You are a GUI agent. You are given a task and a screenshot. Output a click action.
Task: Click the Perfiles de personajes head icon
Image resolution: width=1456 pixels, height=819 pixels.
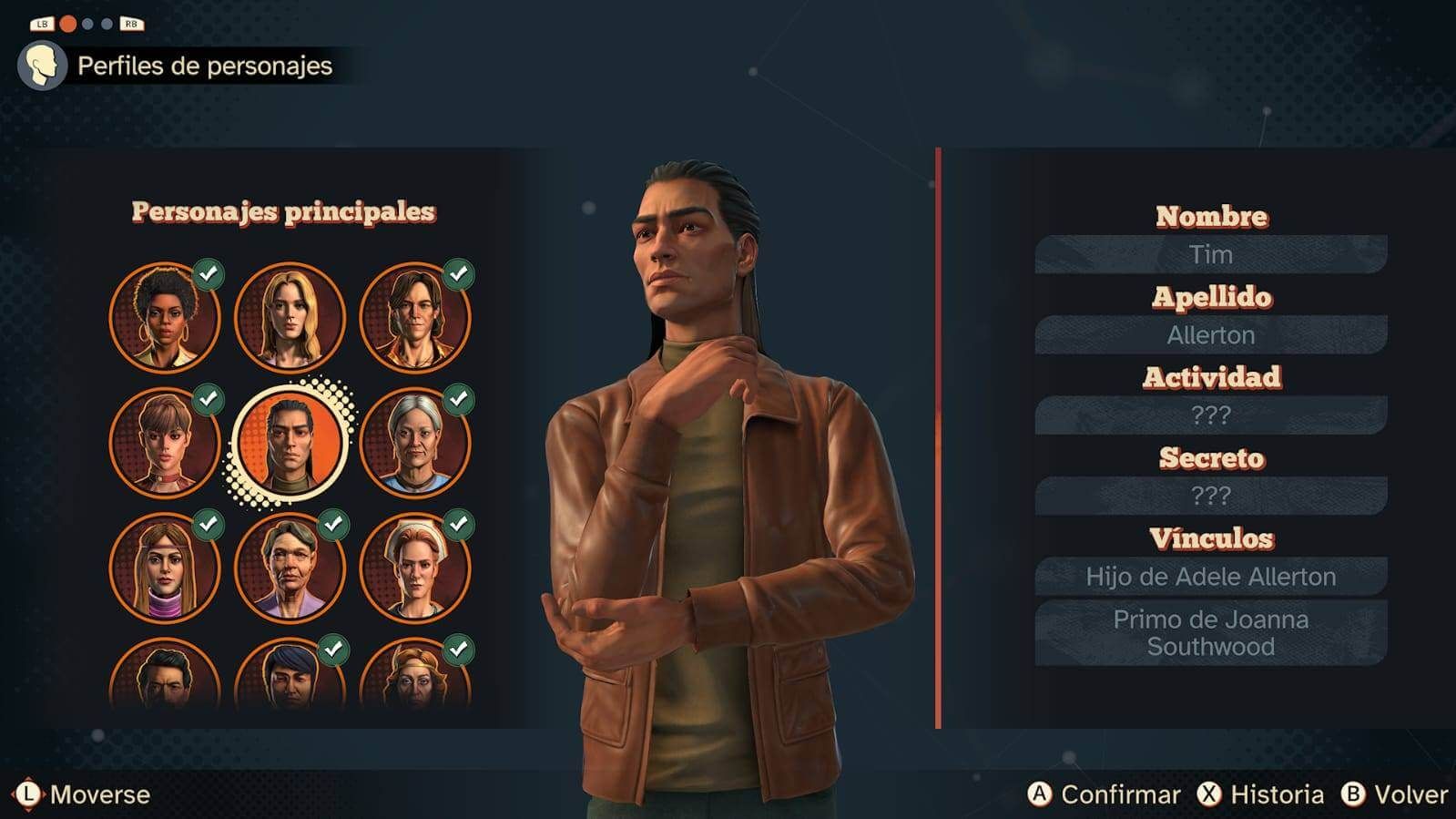tap(42, 66)
